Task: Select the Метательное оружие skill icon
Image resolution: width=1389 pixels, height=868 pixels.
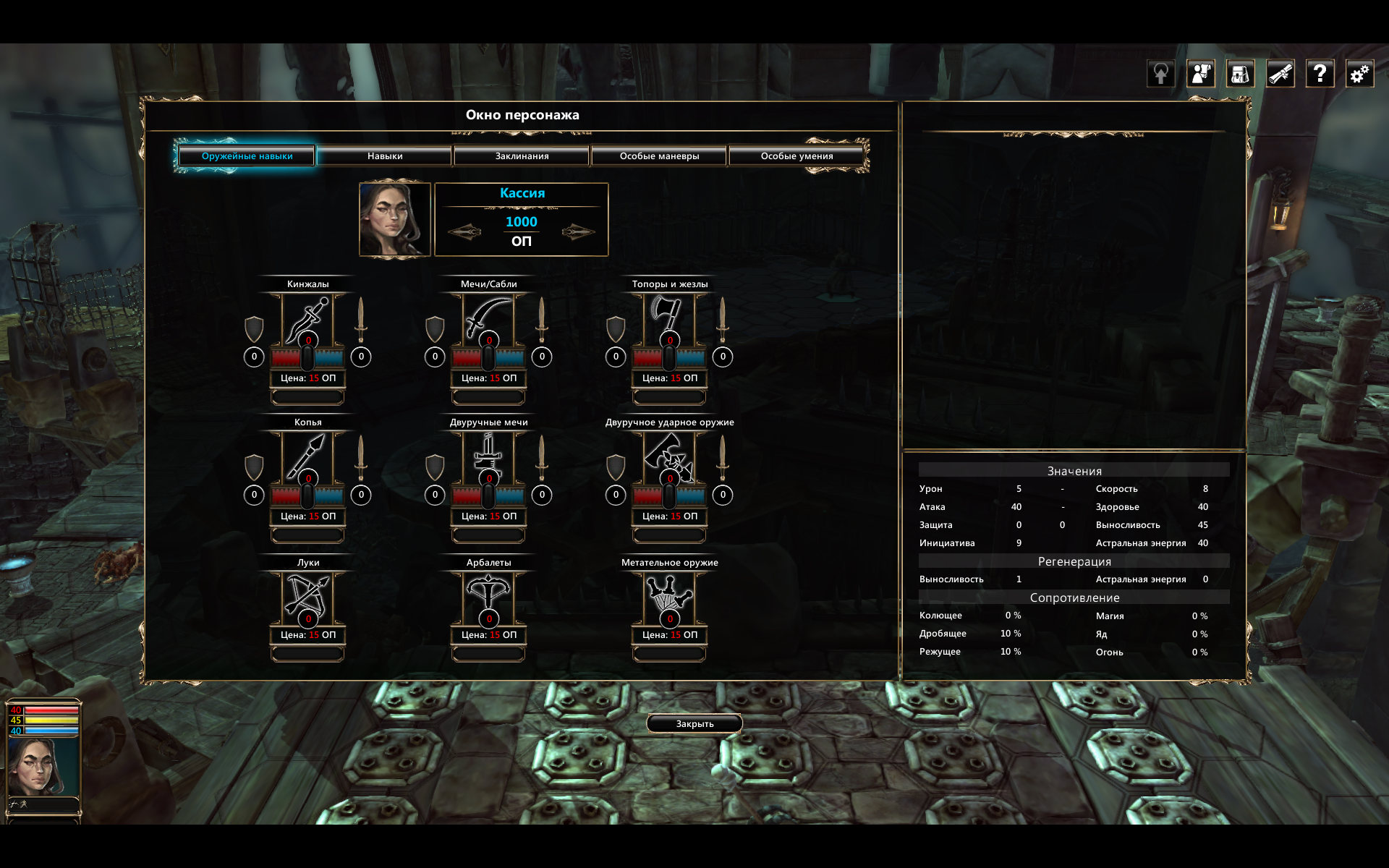Action: pos(669,596)
